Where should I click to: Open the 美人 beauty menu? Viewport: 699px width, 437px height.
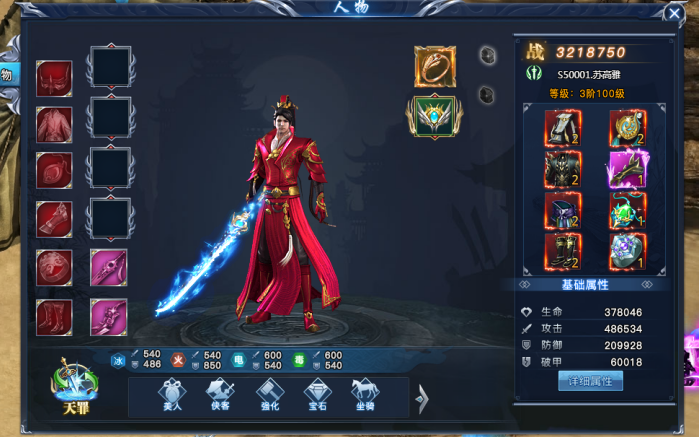click(172, 397)
